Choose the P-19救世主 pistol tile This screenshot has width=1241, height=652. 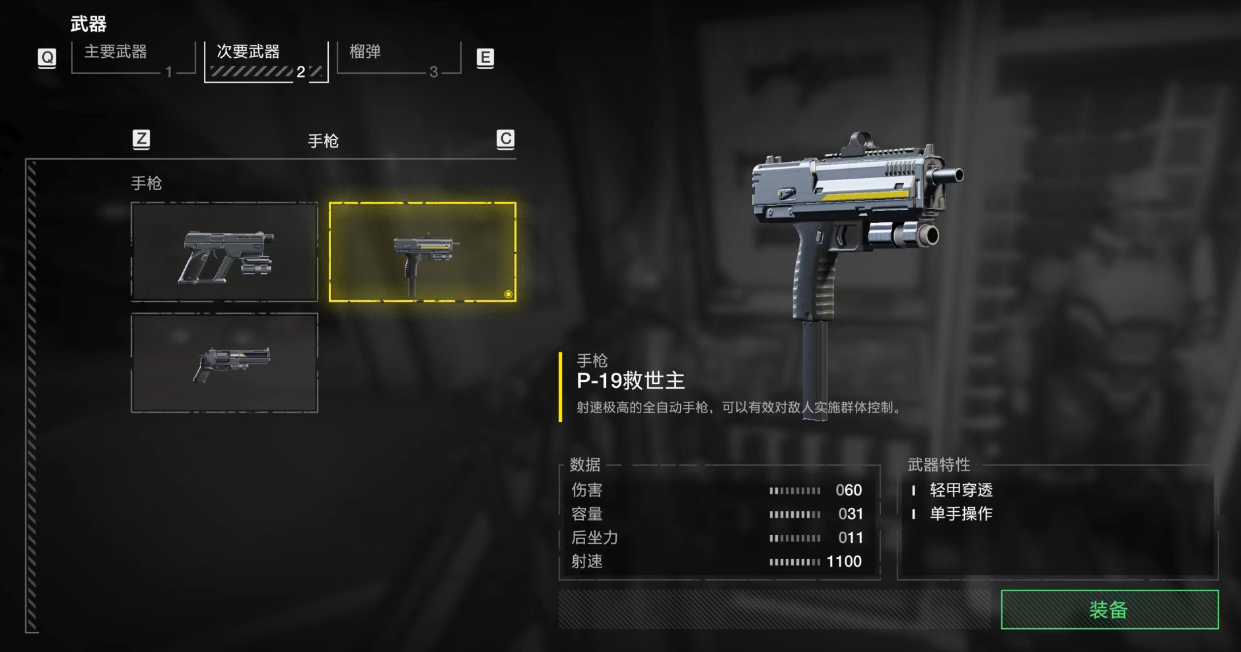click(x=422, y=252)
